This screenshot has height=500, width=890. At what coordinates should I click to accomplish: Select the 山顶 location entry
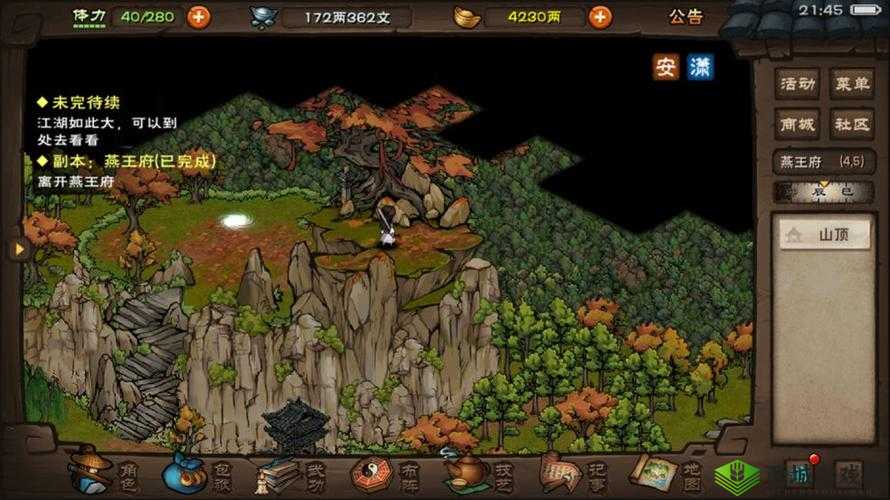tap(825, 236)
